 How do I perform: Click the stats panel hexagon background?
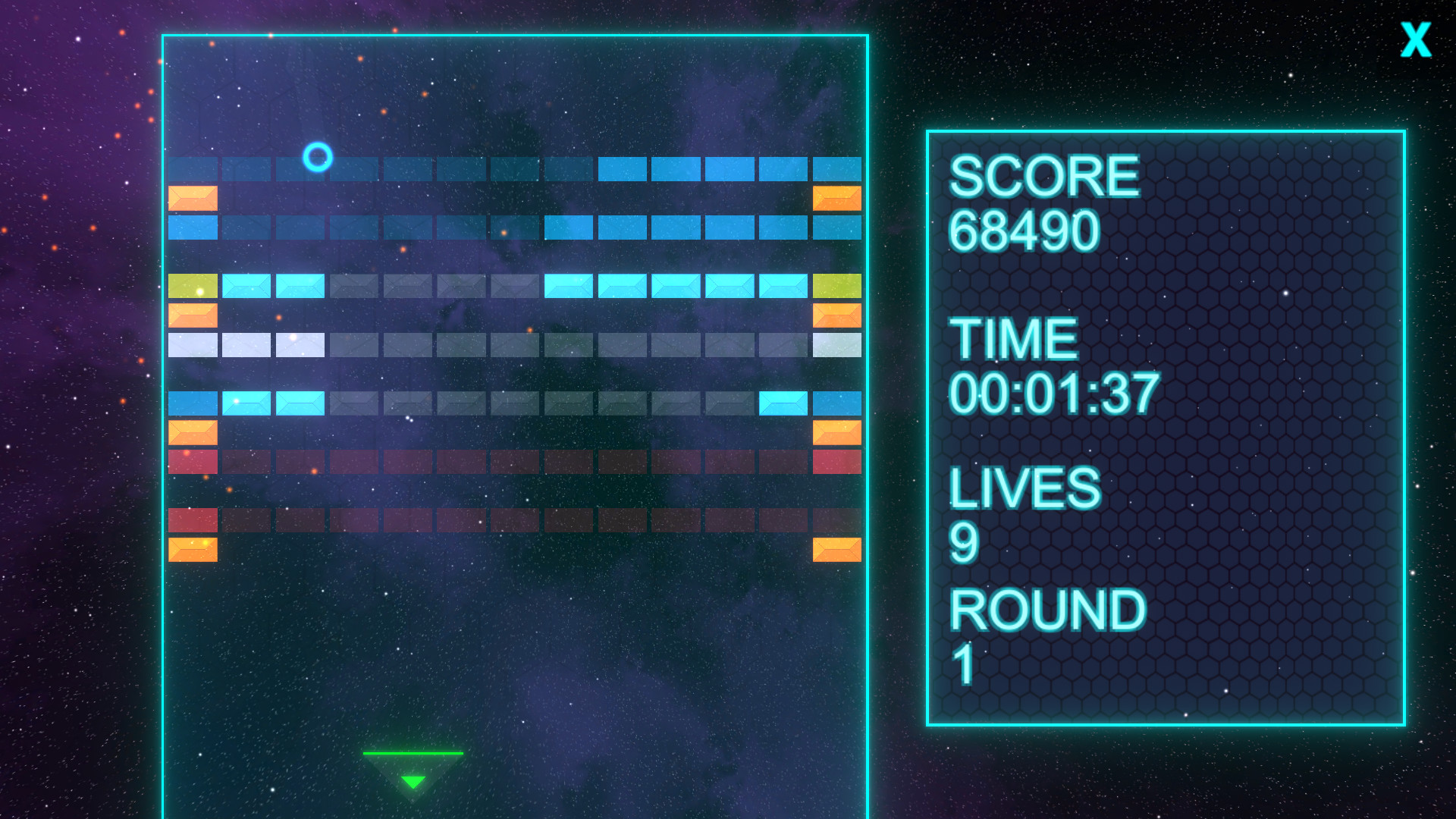coord(1251,455)
